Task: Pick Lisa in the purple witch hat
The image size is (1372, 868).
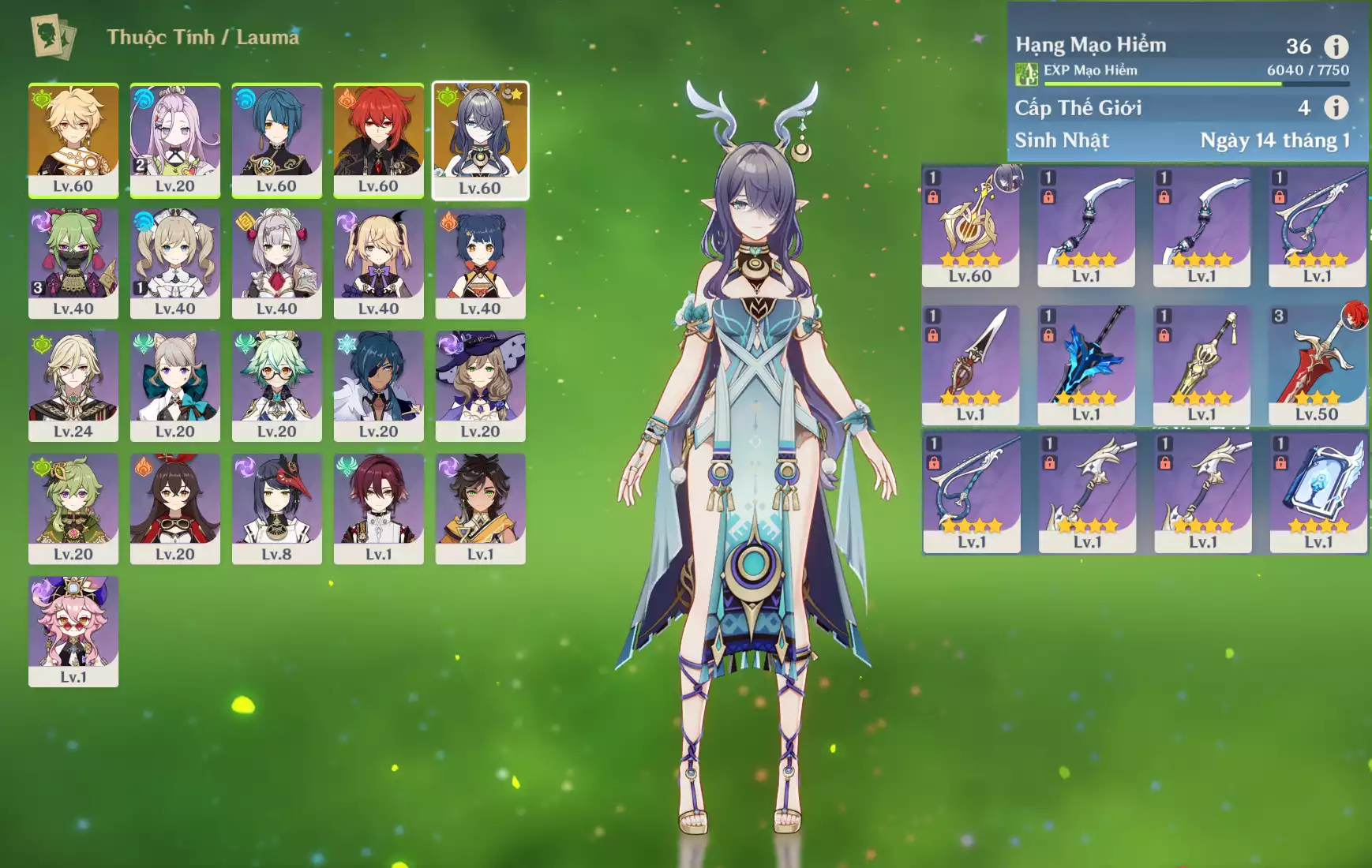Action: pos(480,385)
